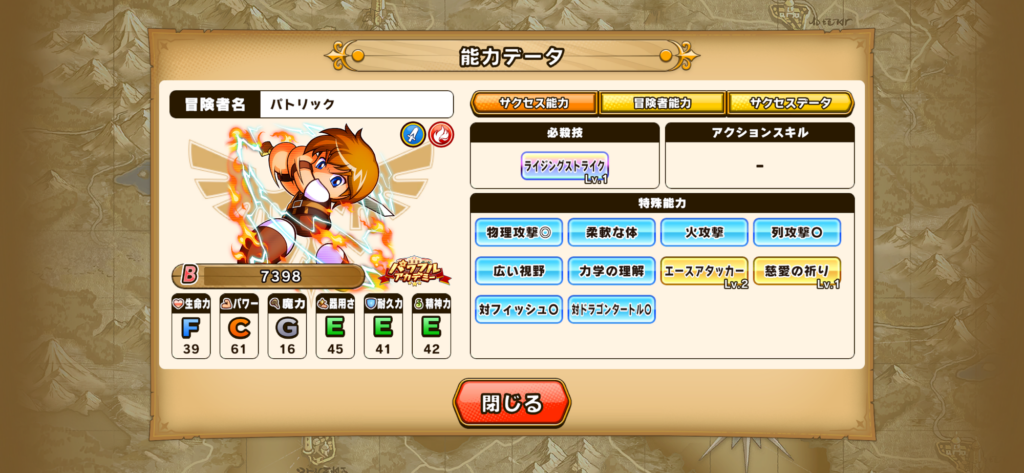1024x473 pixels.
Task: Tap the 物理攻撃◎ ability
Action: [x=519, y=232]
